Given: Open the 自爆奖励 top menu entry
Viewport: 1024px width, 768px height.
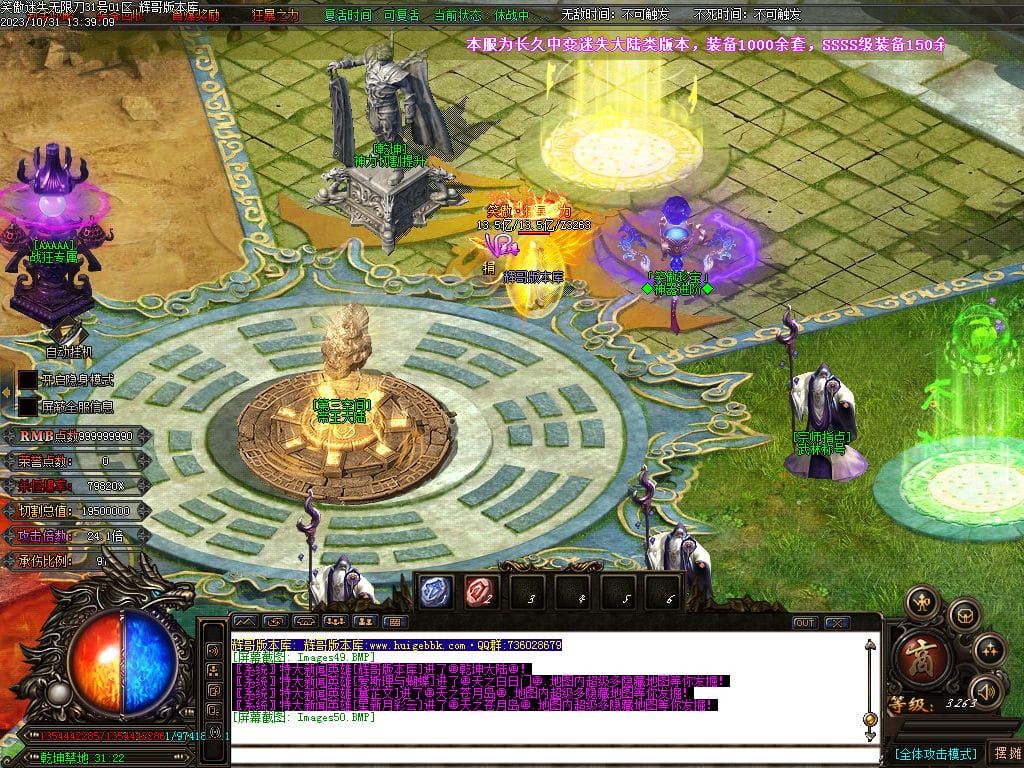Looking at the screenshot, I should (x=195, y=16).
